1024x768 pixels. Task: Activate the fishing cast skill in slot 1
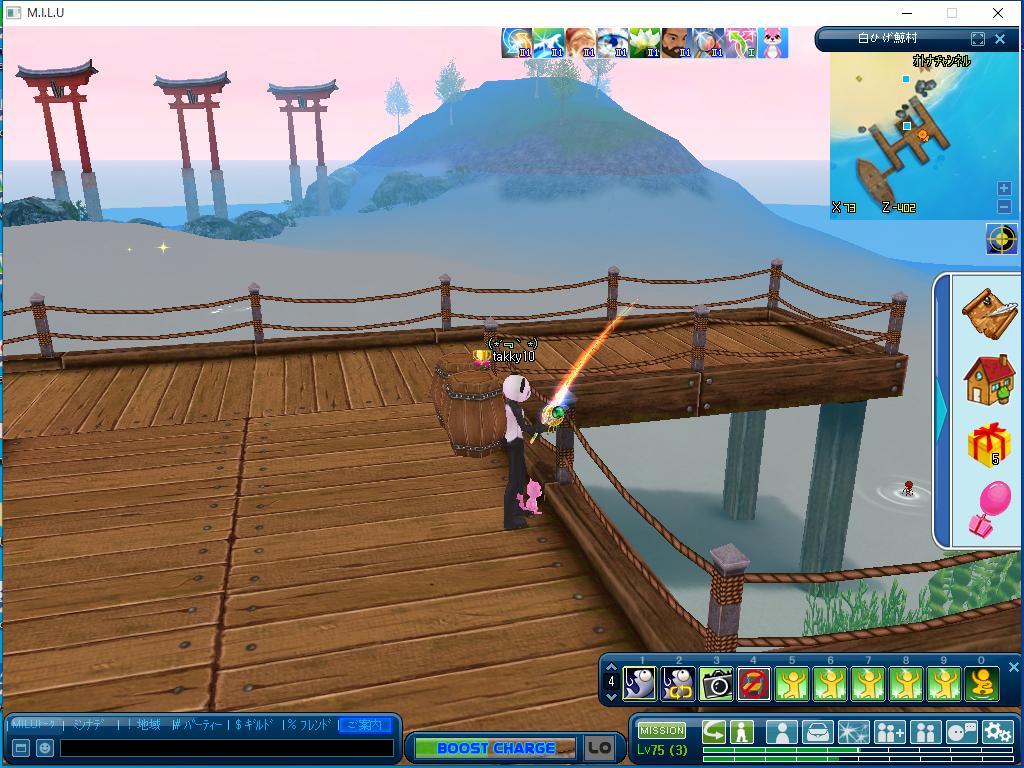(x=640, y=684)
